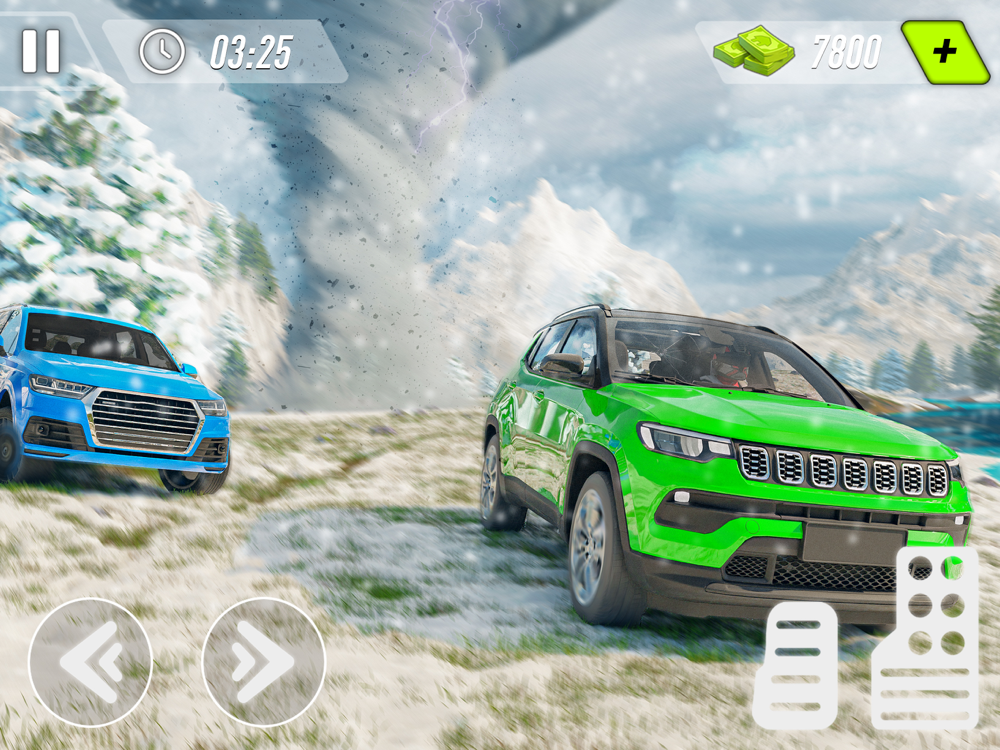Pause the game with the pause button
Image resolution: width=1000 pixels, height=750 pixels.
[41, 50]
